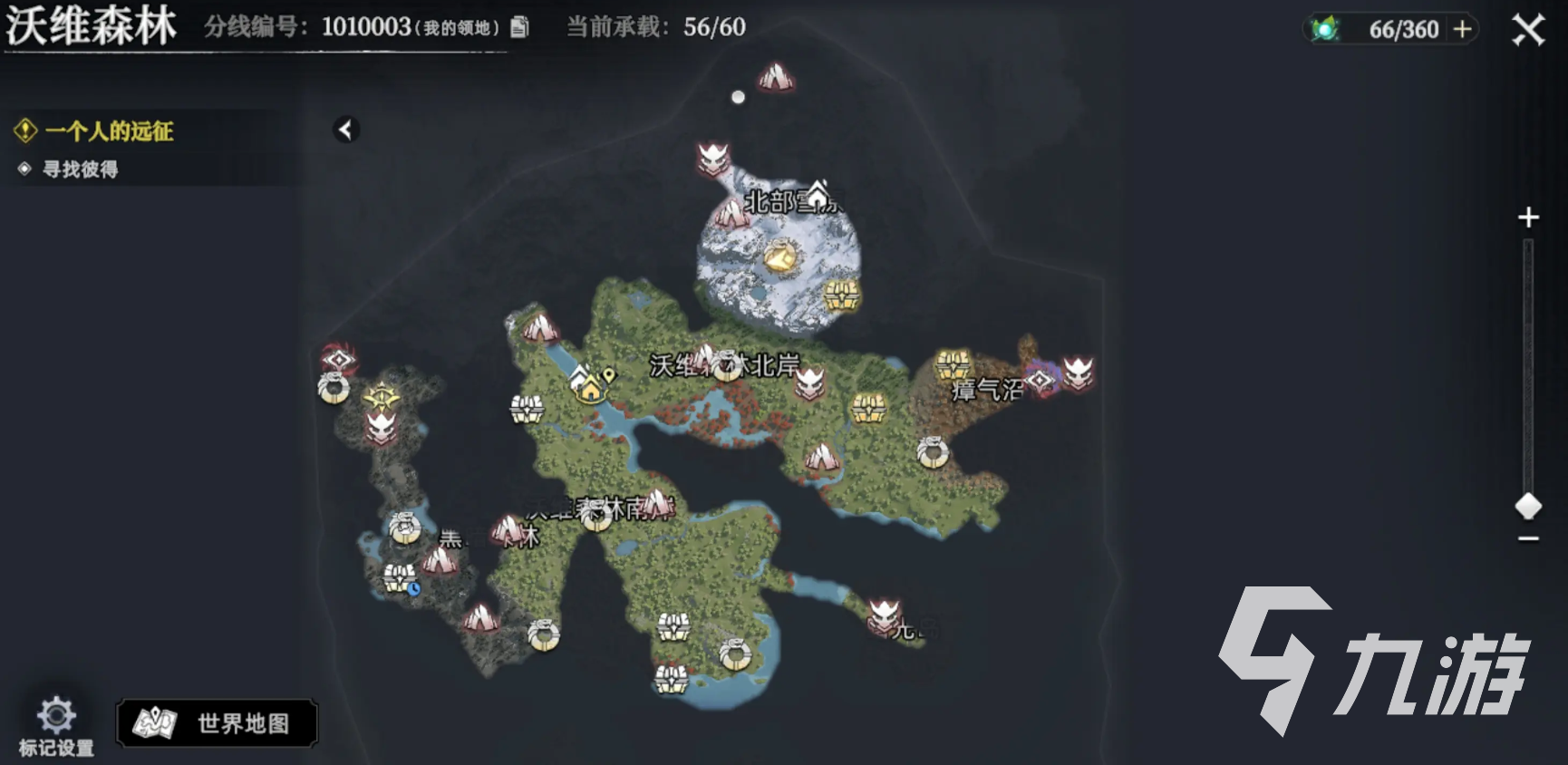Click the treasure chest icon below the snowfield
Viewport: 1568px width, 765px height.
tap(844, 294)
